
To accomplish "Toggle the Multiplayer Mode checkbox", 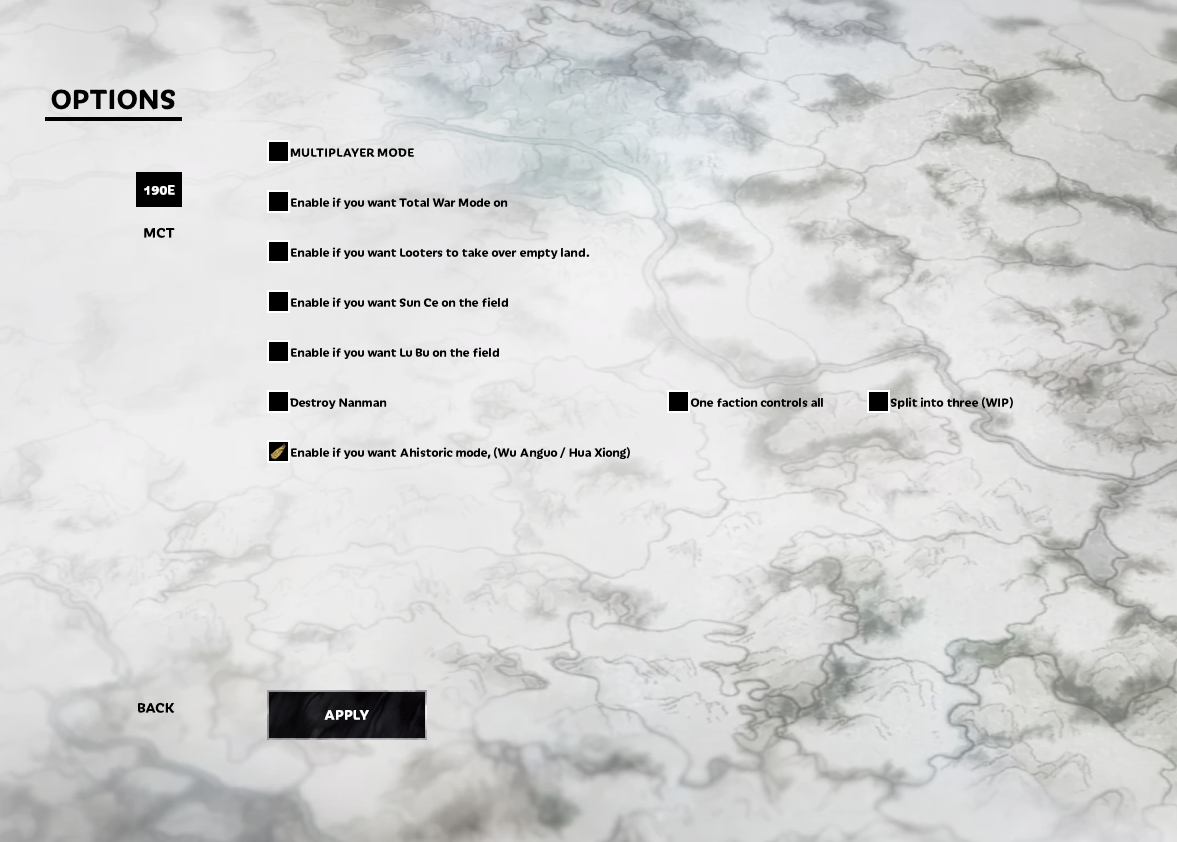I will [278, 152].
